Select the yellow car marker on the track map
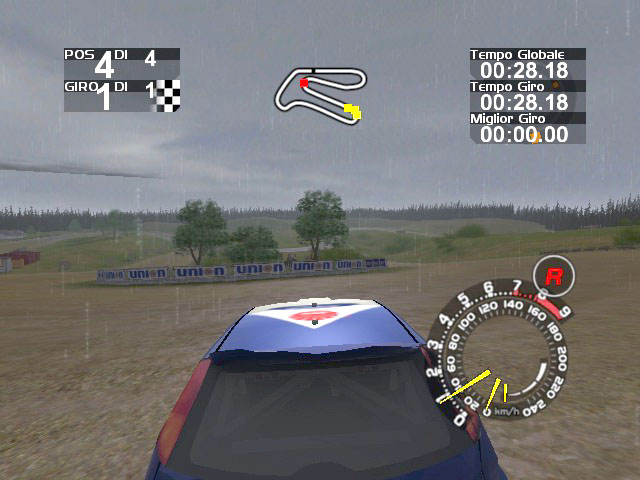This screenshot has height=480, width=640. coord(352,111)
